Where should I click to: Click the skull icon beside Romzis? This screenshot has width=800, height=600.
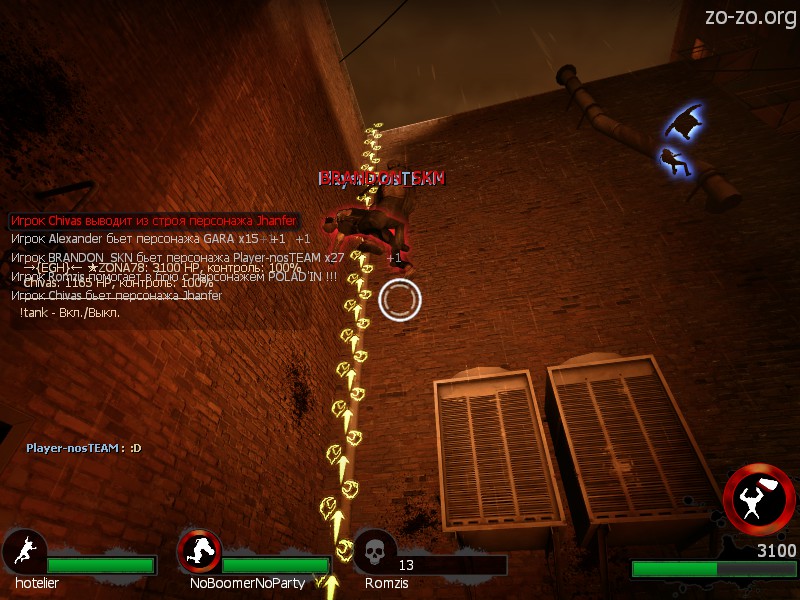374,551
